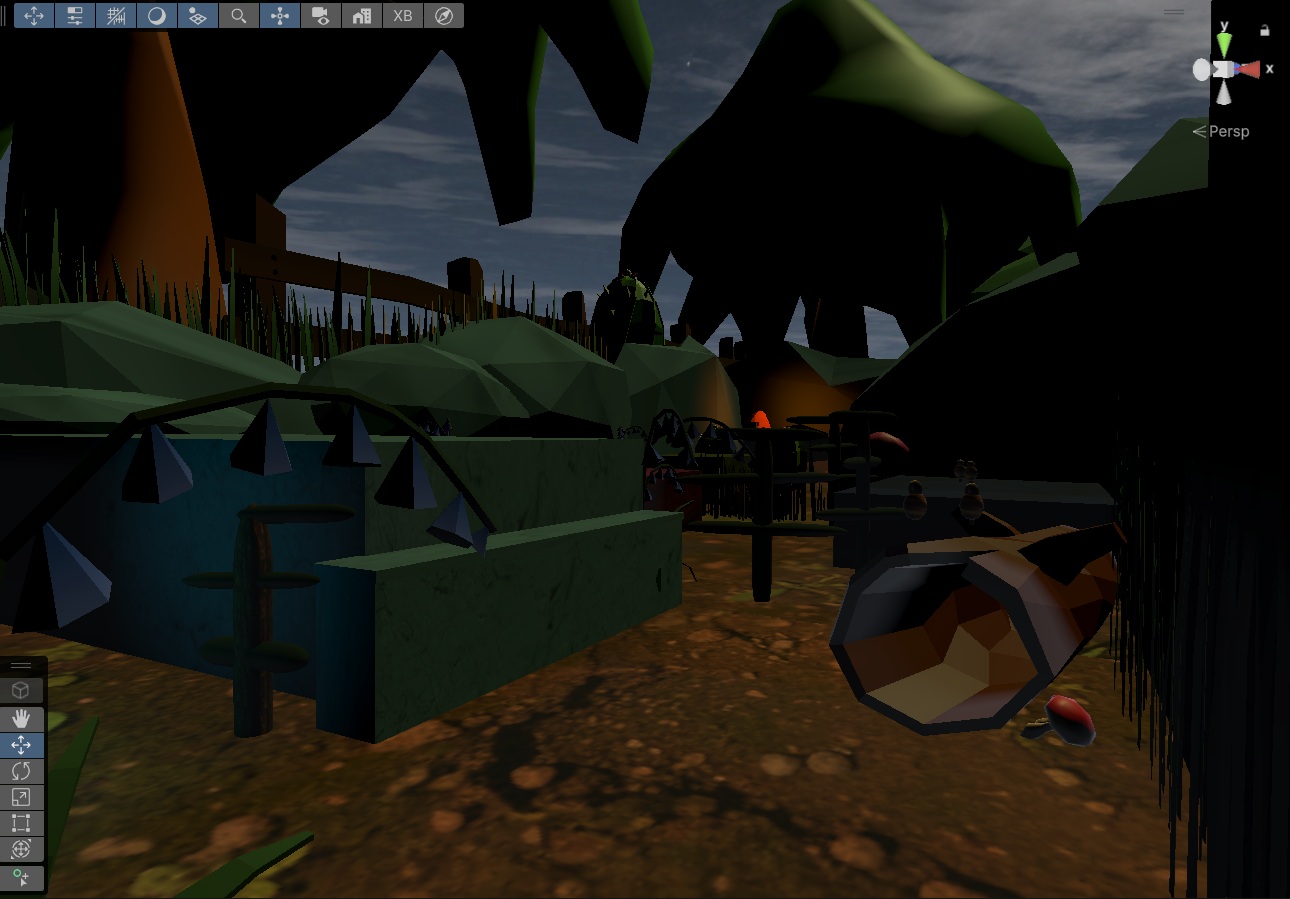Select the custom editor tool with green circle
This screenshot has width=1290, height=899.
tap(20, 879)
